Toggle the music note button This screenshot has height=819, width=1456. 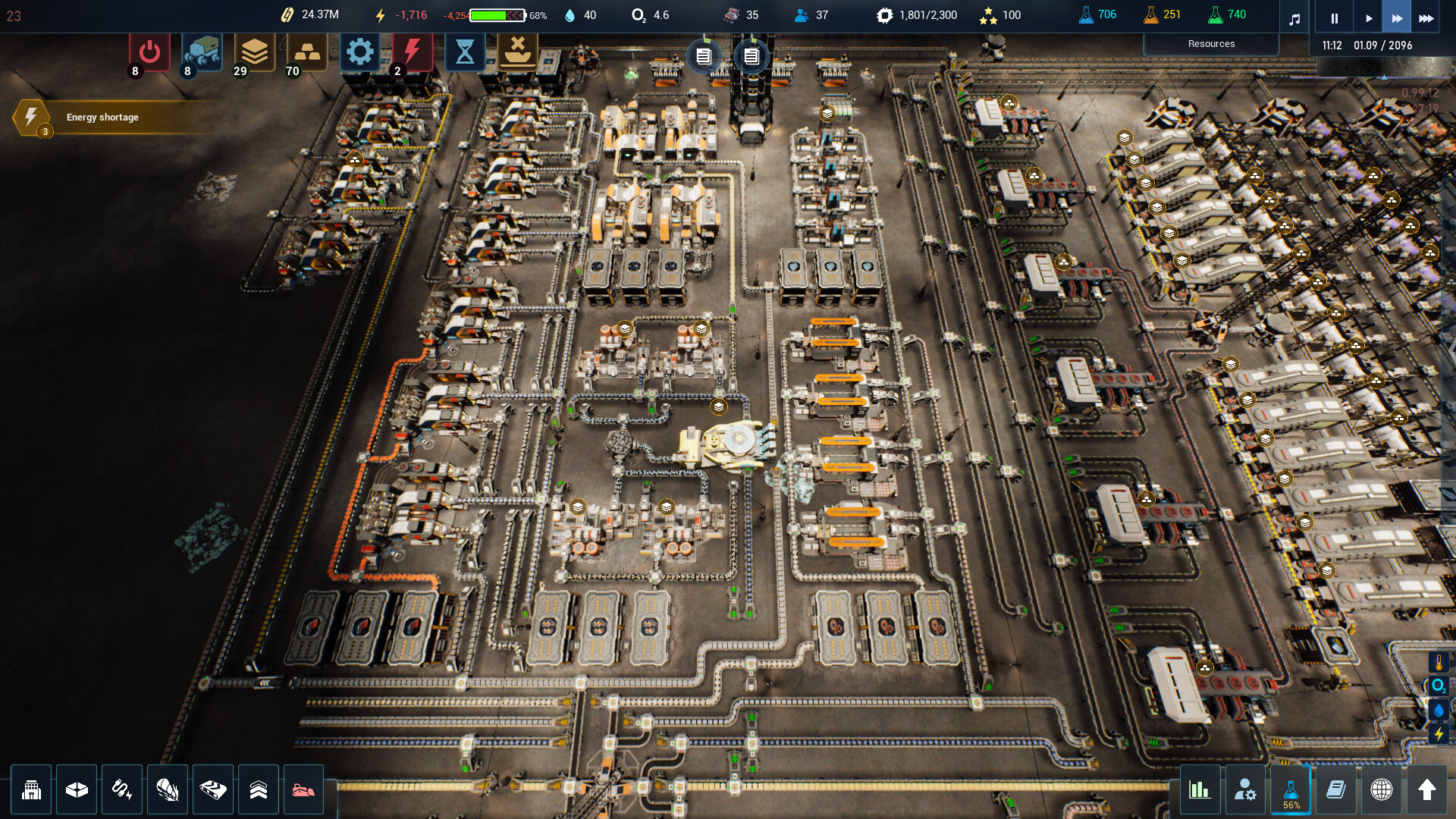click(1294, 18)
